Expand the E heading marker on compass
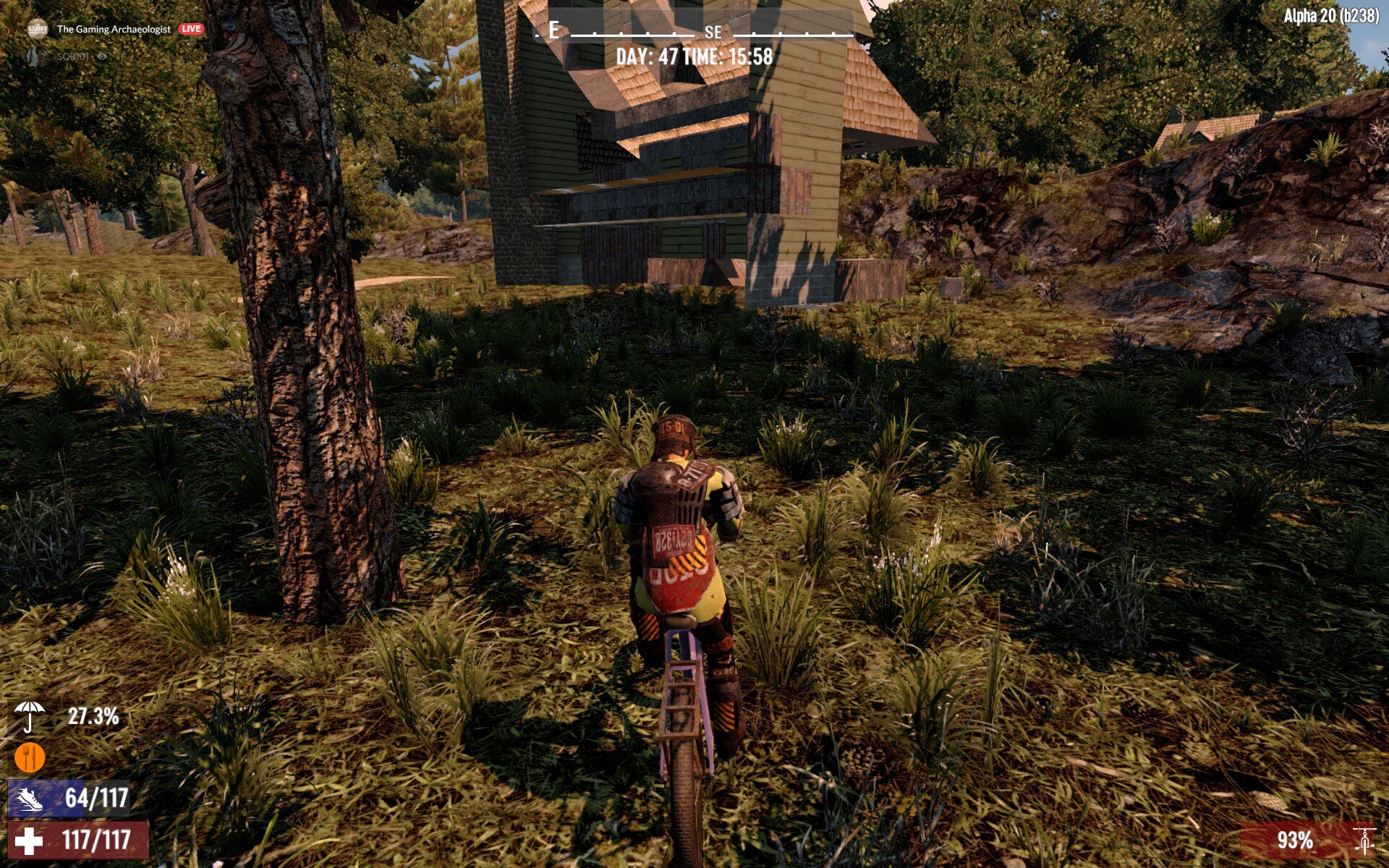 point(553,31)
